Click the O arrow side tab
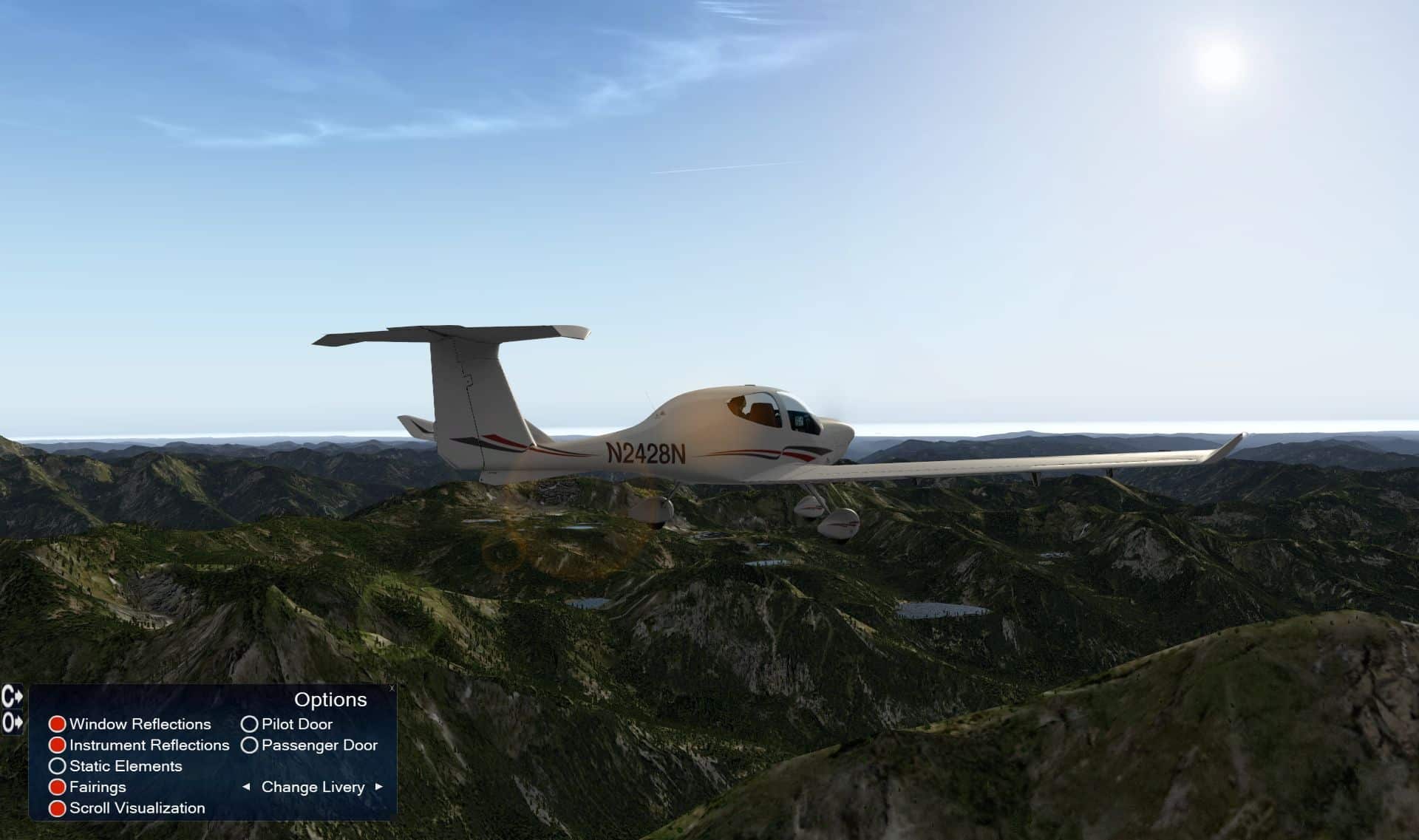Image resolution: width=1419 pixels, height=840 pixels. pyautogui.click(x=13, y=722)
